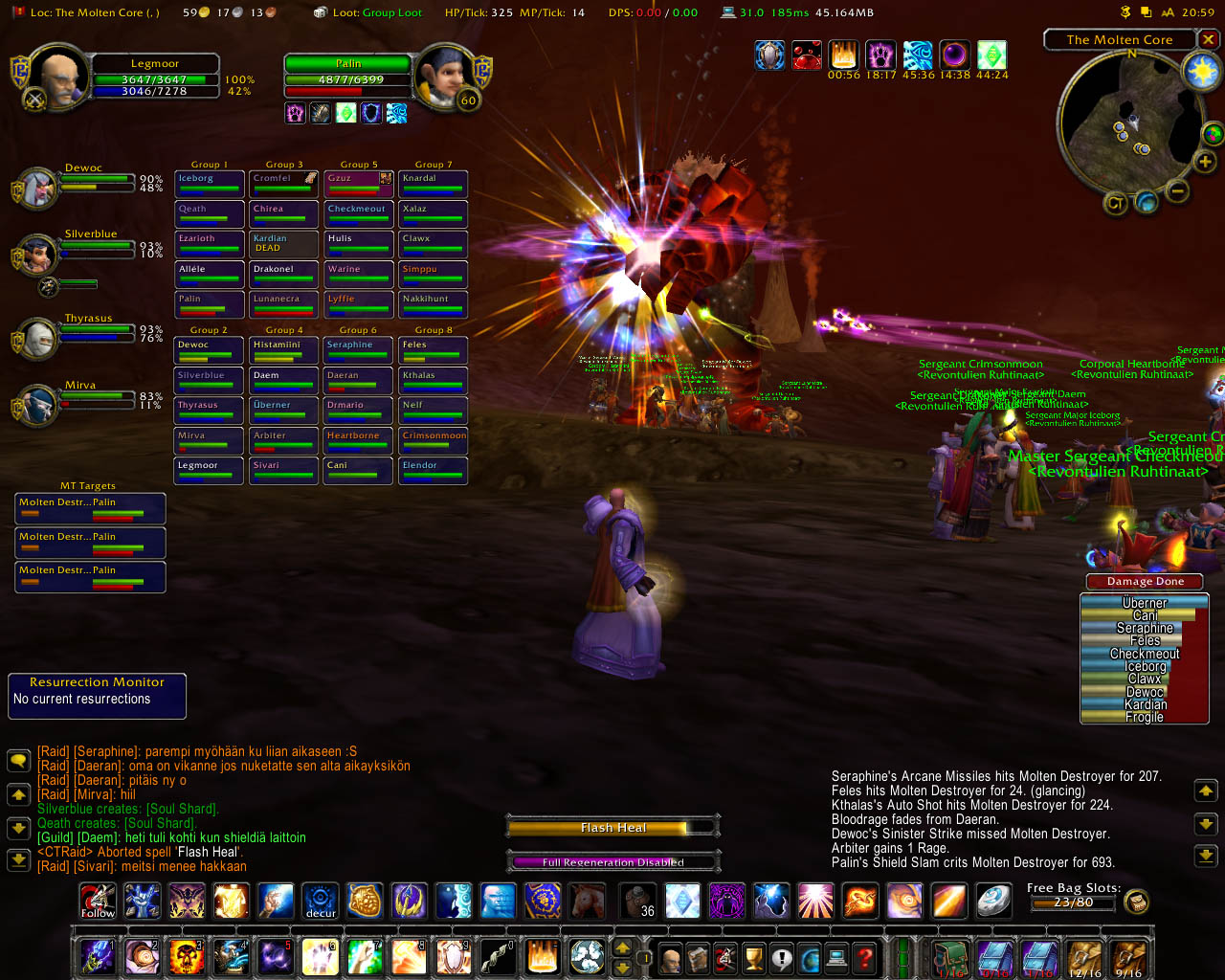1225x980 pixels.
Task: Select Crimsonmoon in raid Group 8
Action: tap(434, 440)
